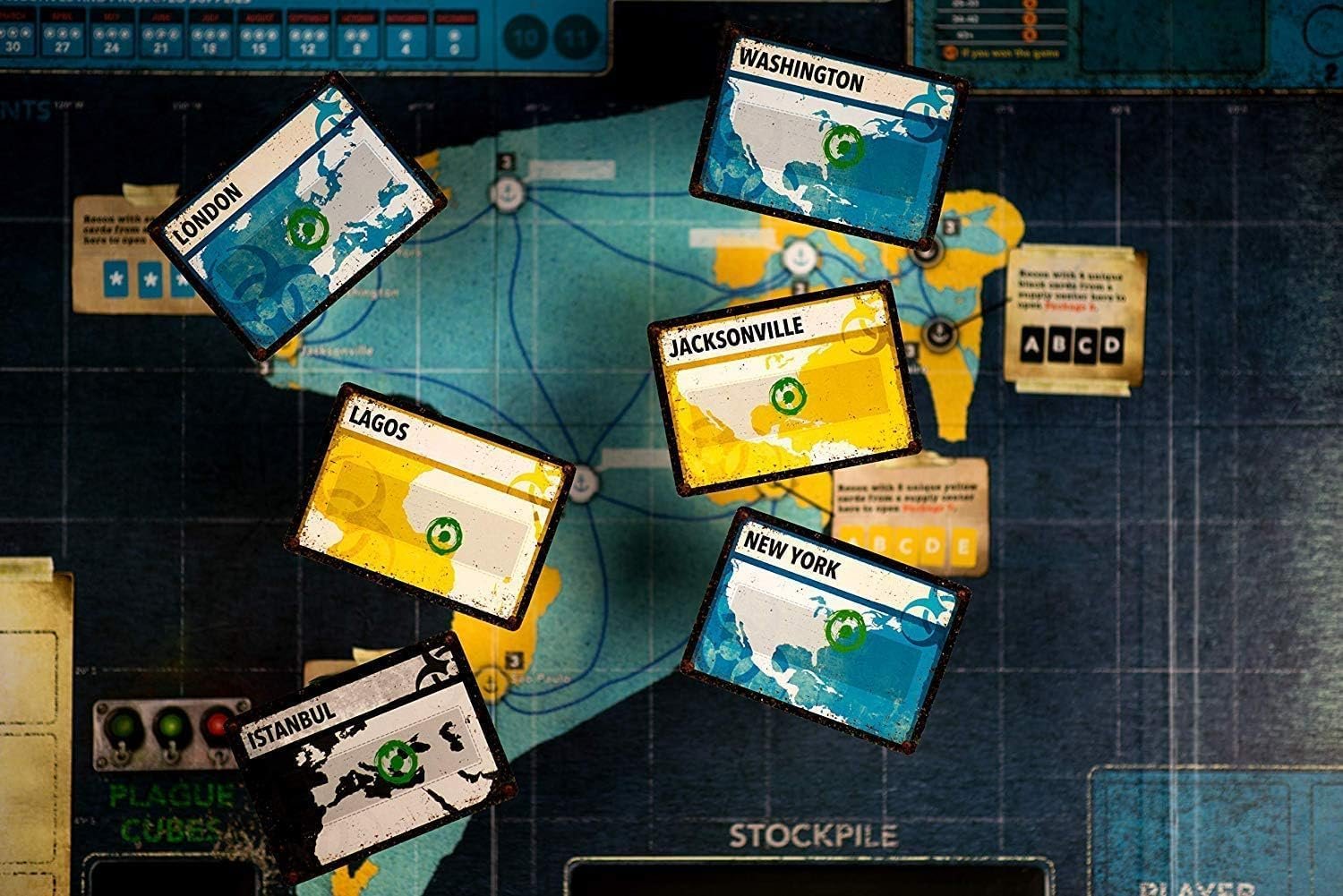Select the London city card
Viewport: 1343px width, 896px height.
coord(296,216)
